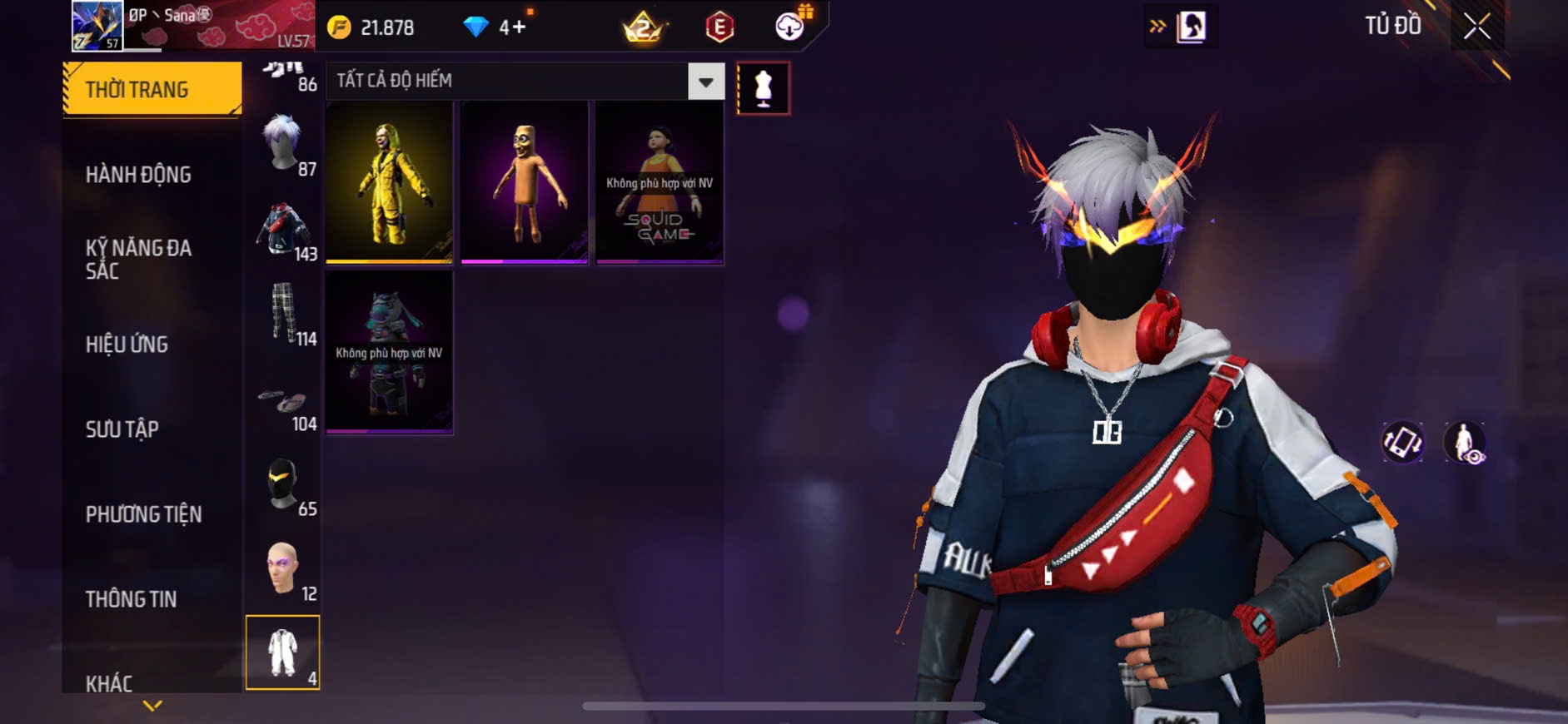Viewport: 1568px width, 724px height.
Task: Go to the Sưu Tập tab
Action: click(122, 429)
